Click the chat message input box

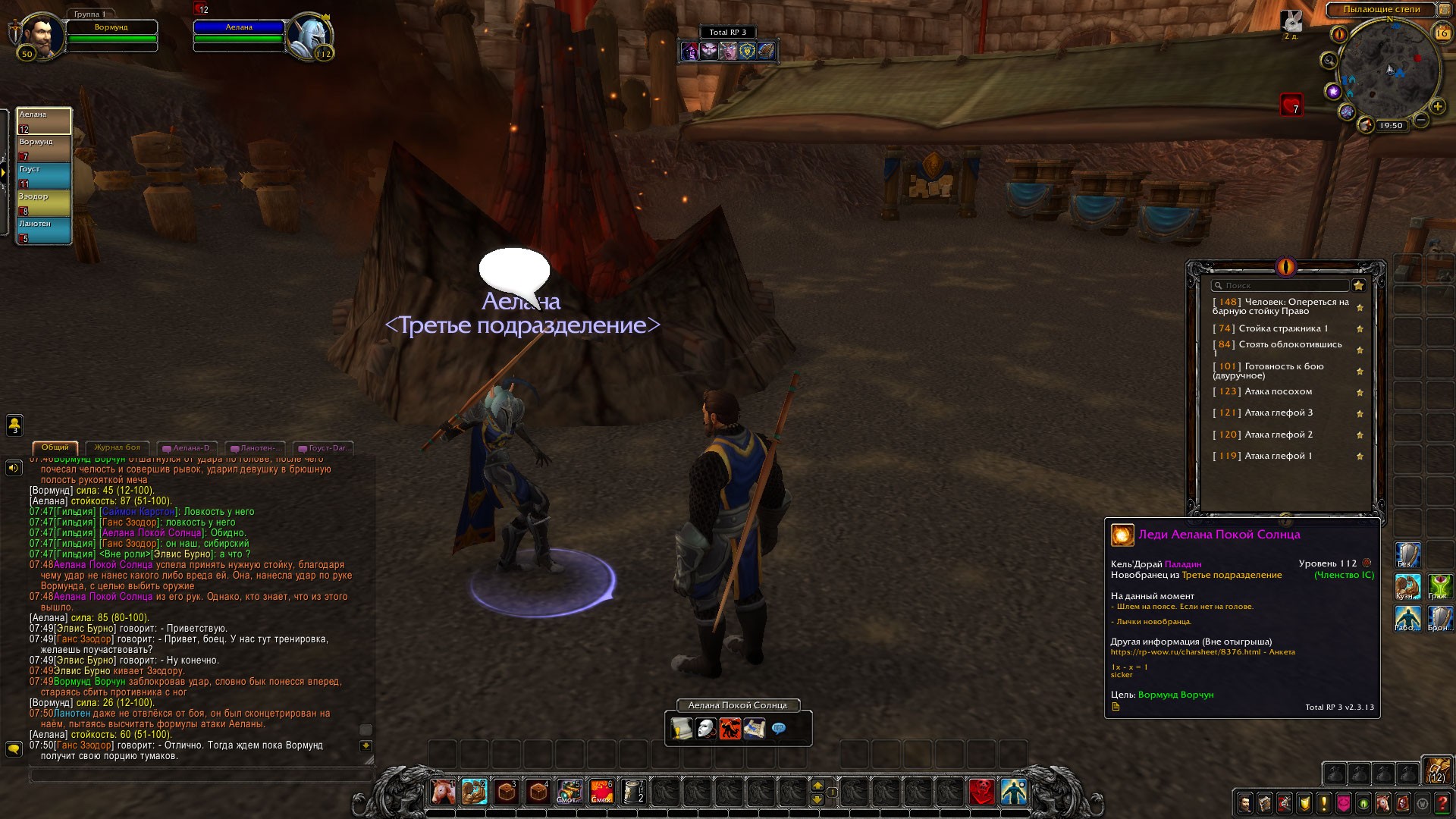(197, 775)
